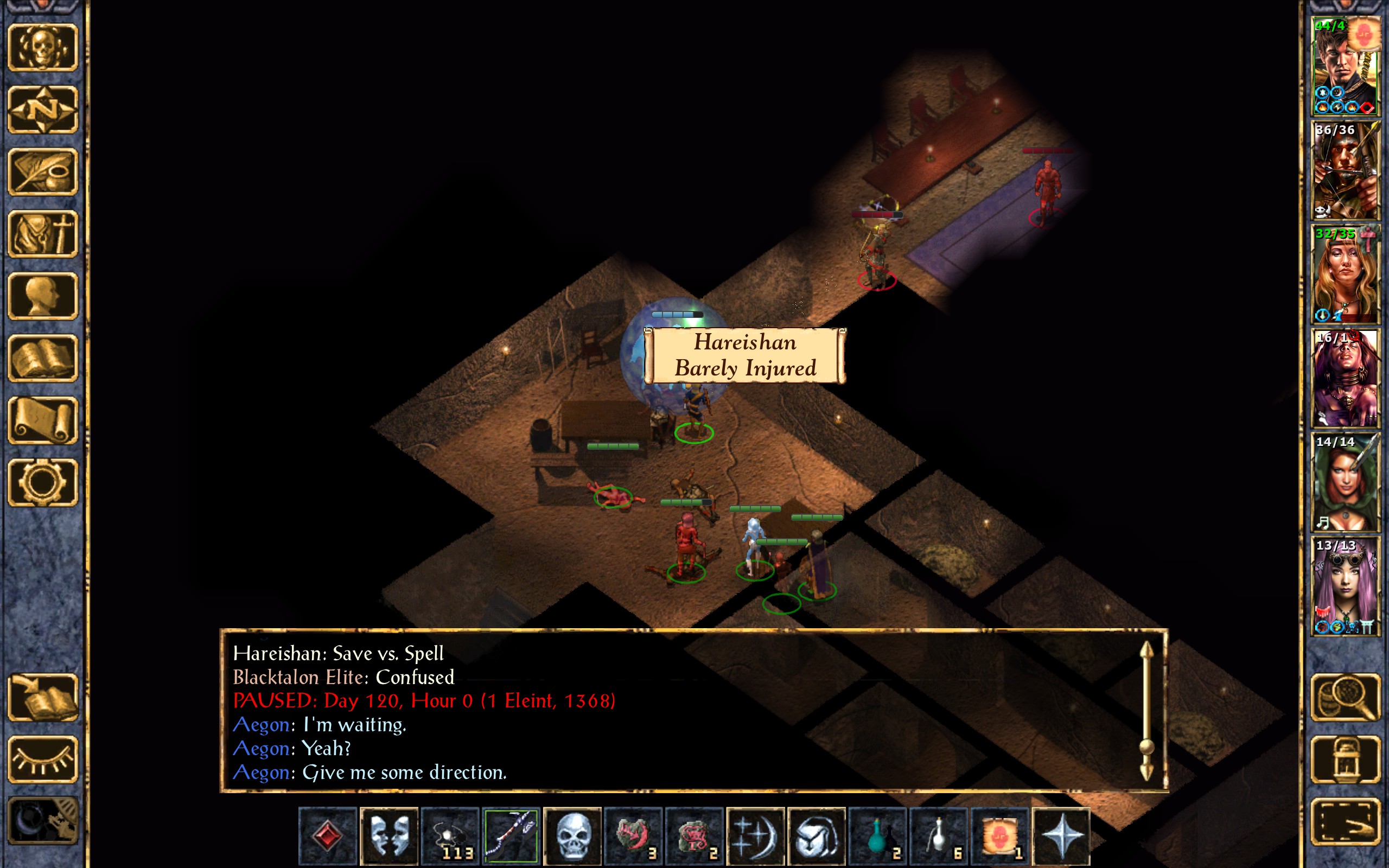This screenshot has width=1389, height=868.
Task: Open the journal quill-and-inkwell button
Action: coord(43,171)
